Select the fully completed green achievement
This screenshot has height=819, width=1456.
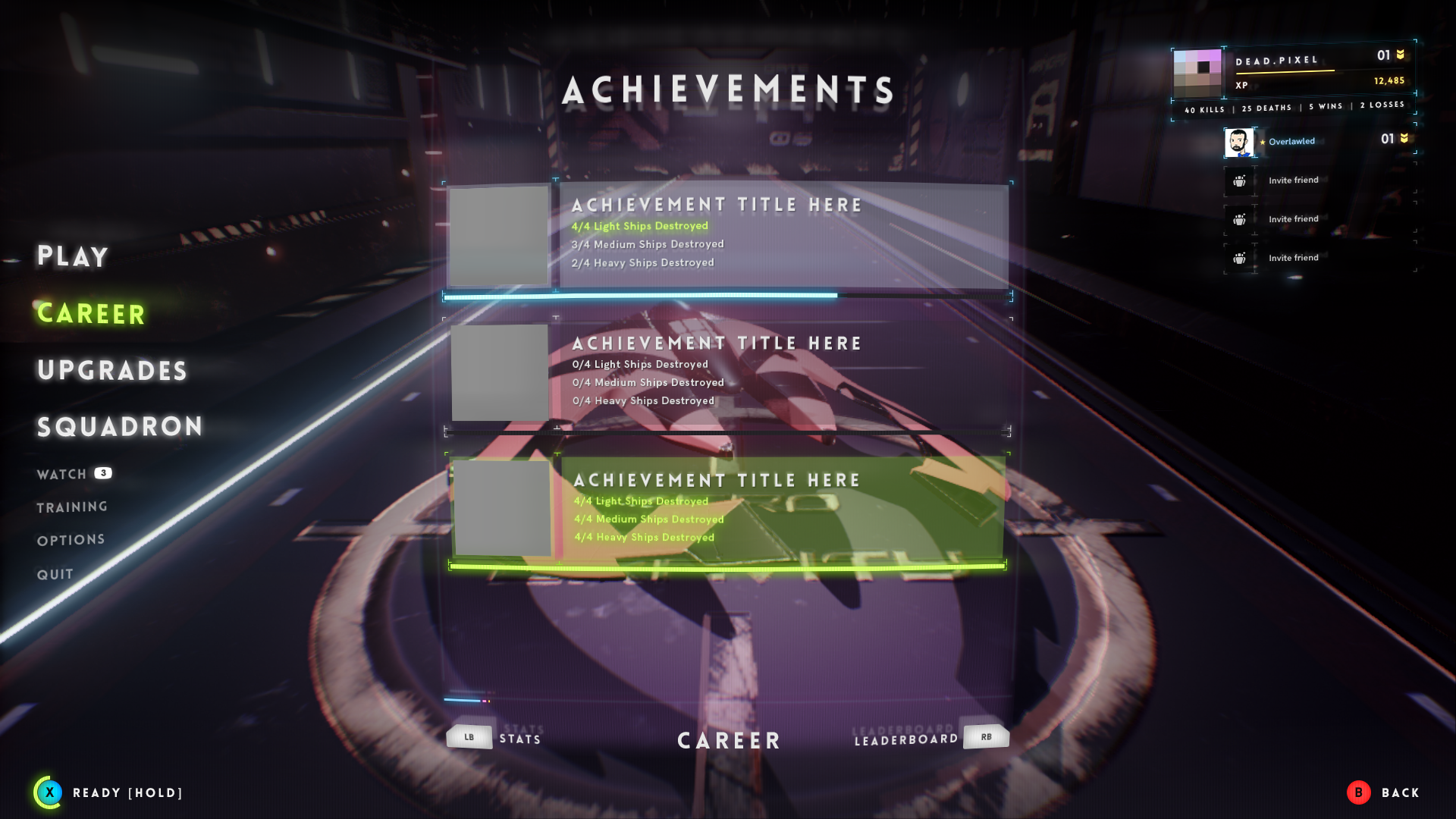(728, 509)
